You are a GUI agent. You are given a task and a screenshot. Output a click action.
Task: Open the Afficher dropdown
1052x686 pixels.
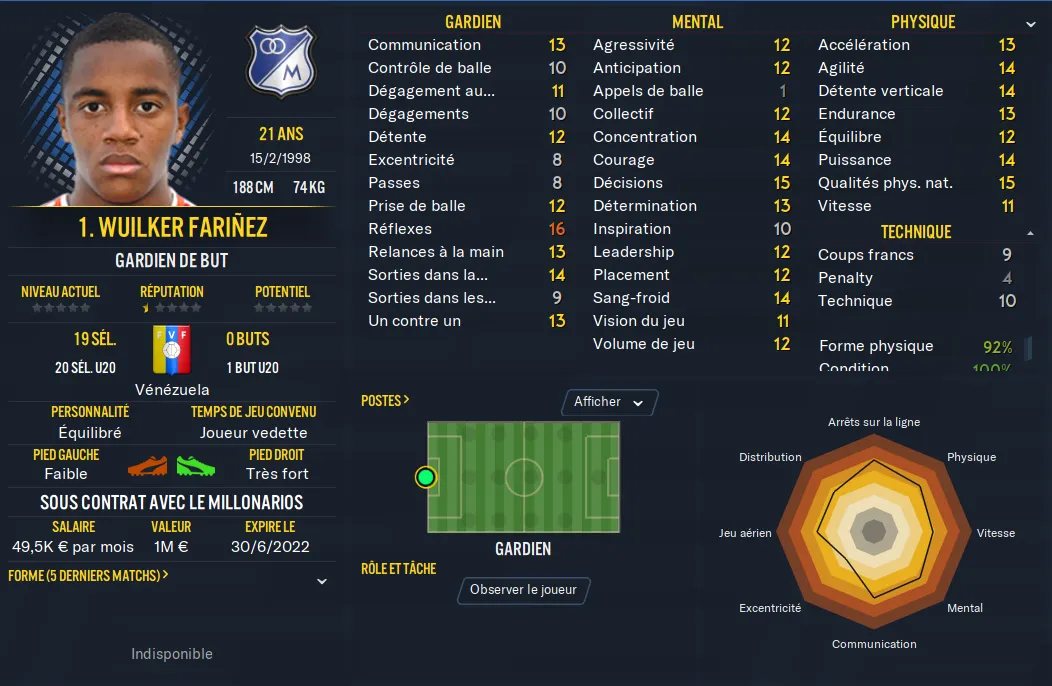click(609, 402)
